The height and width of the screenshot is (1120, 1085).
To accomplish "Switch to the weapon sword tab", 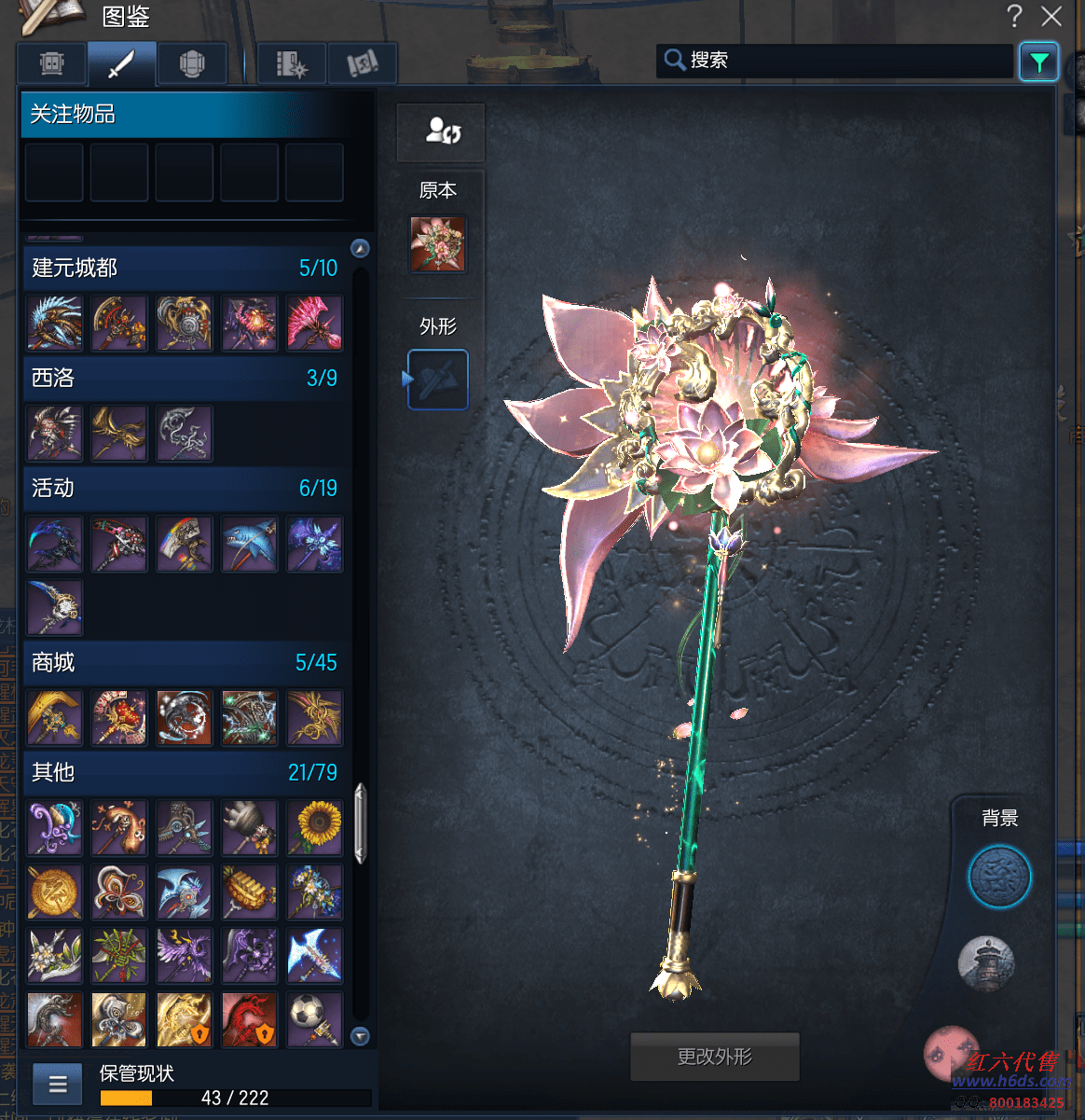I will tap(121, 64).
